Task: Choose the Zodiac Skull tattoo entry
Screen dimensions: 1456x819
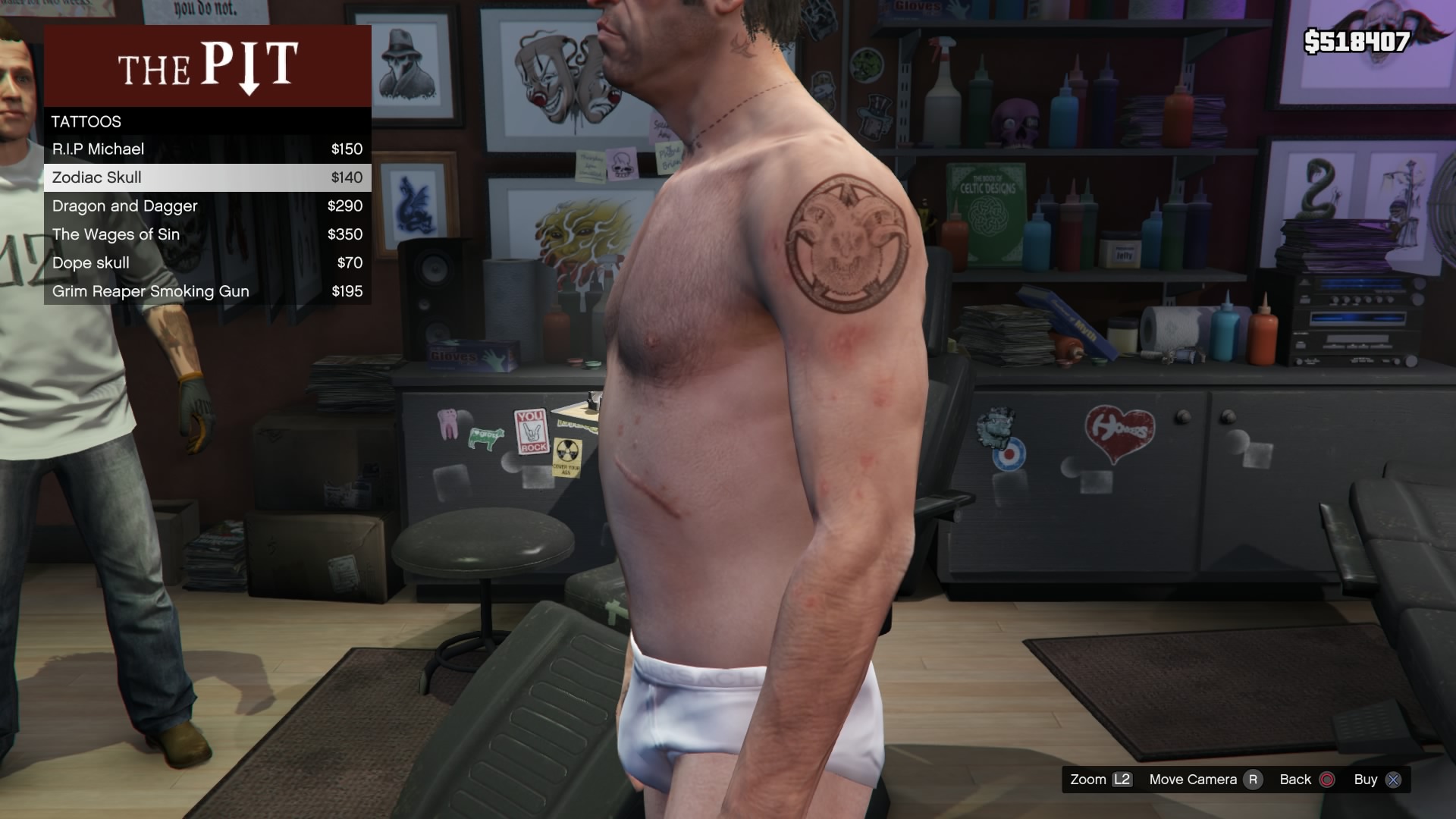Action: [x=207, y=177]
